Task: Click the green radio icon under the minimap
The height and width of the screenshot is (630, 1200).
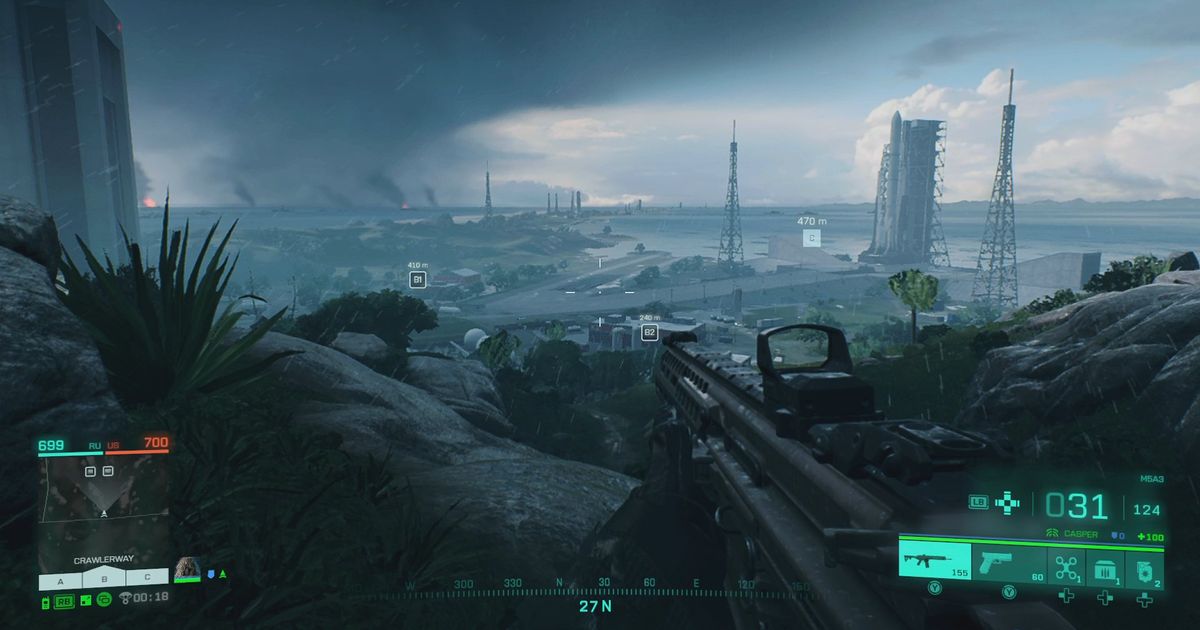Action: click(x=46, y=599)
